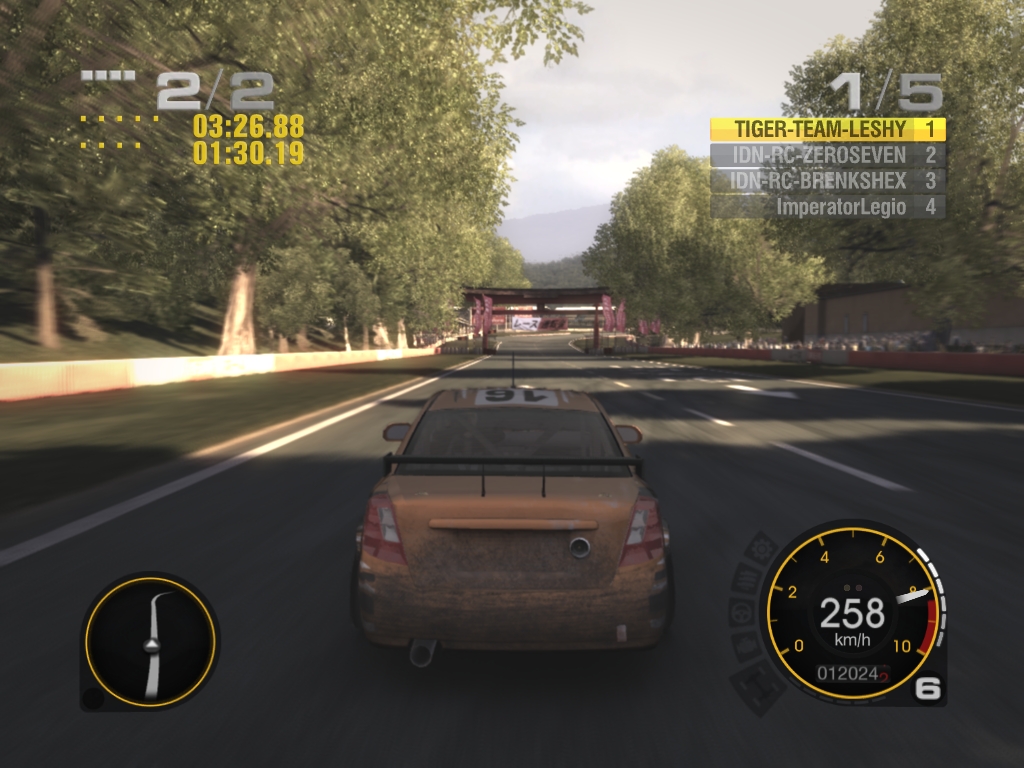Pick ImperatorLegio in the standings list
Viewport: 1024px width, 768px height.
tap(827, 207)
